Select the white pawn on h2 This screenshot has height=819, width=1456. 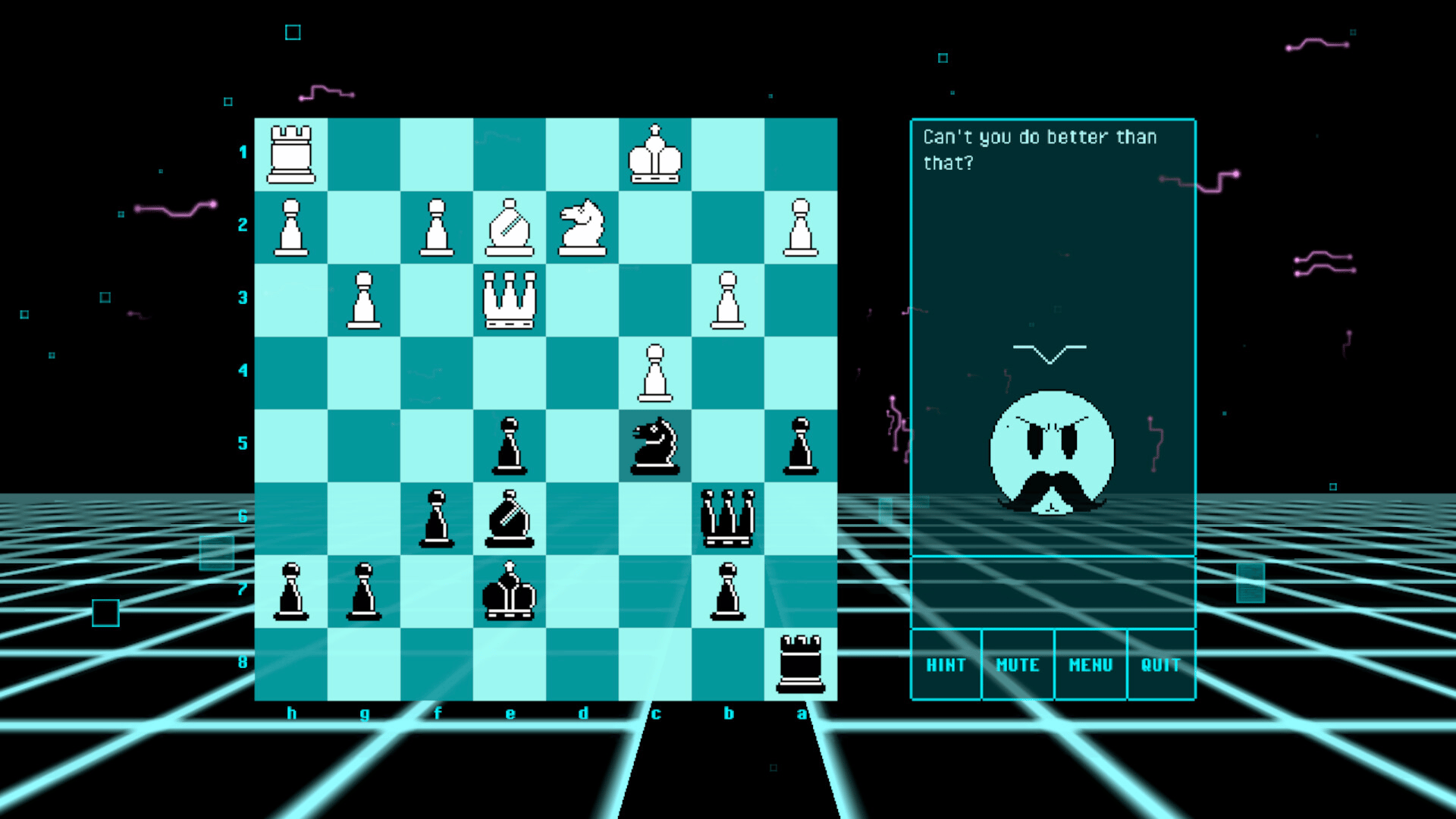[292, 227]
